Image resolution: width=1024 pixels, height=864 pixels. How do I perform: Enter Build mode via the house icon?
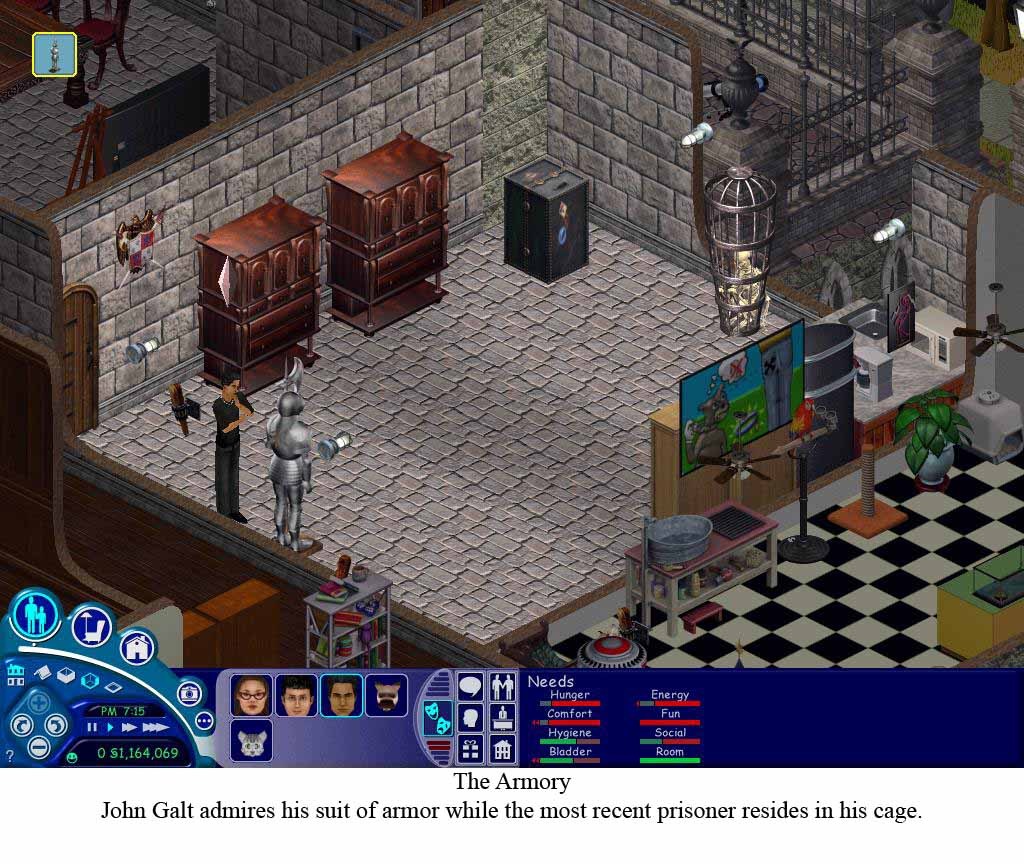click(x=138, y=647)
